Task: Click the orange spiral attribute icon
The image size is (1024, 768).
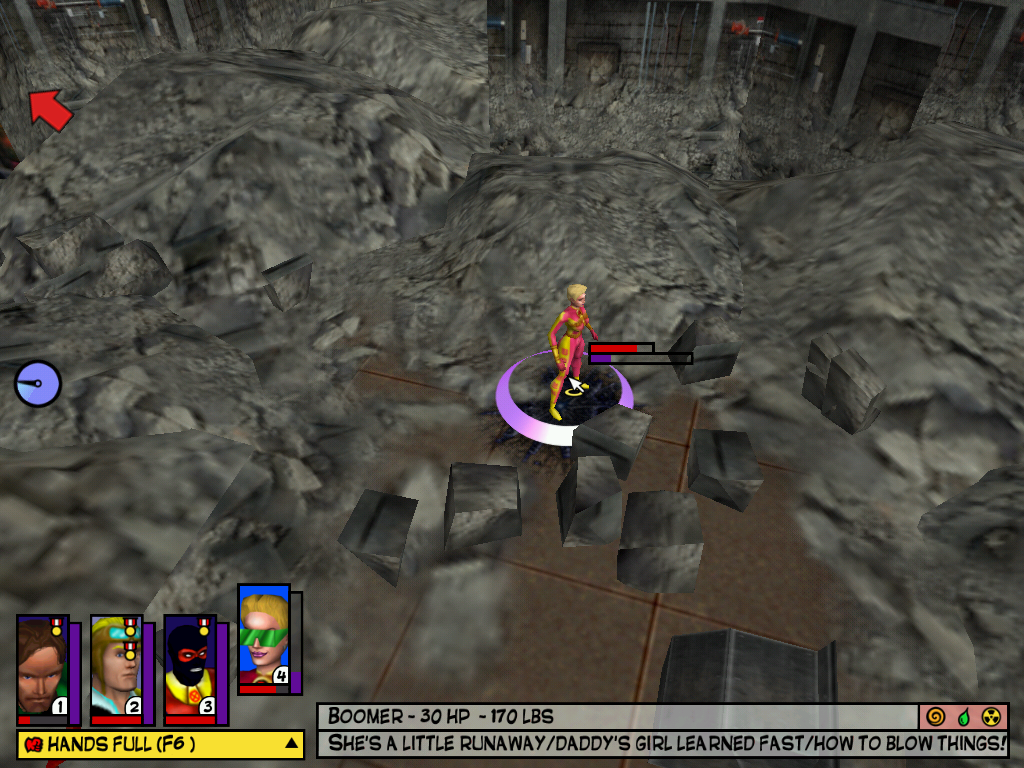Action: pyautogui.click(x=936, y=717)
